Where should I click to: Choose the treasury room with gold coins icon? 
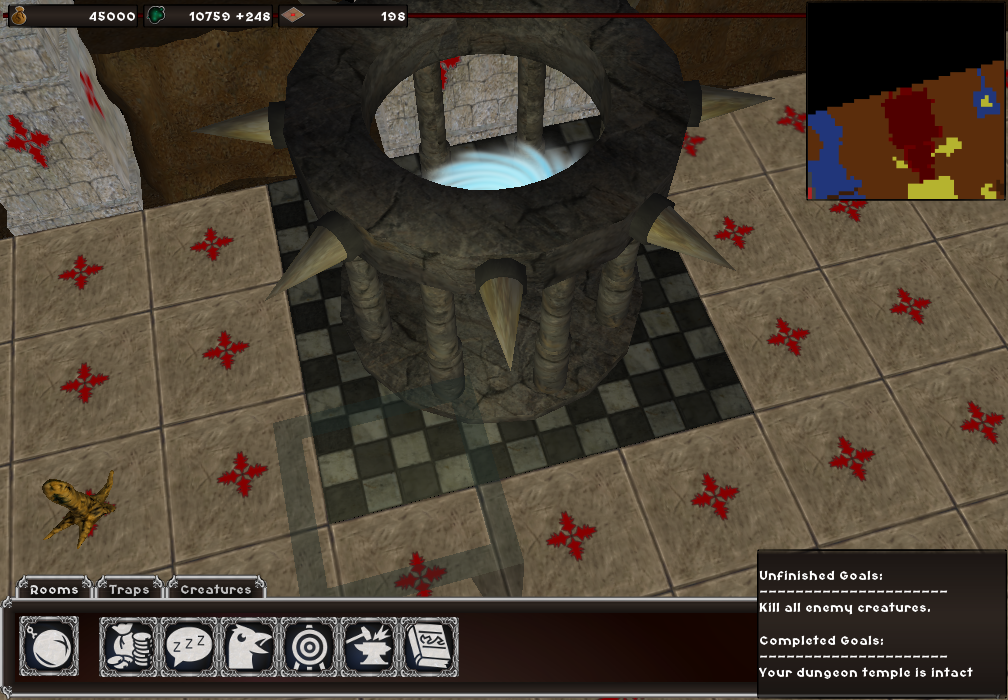coord(130,646)
